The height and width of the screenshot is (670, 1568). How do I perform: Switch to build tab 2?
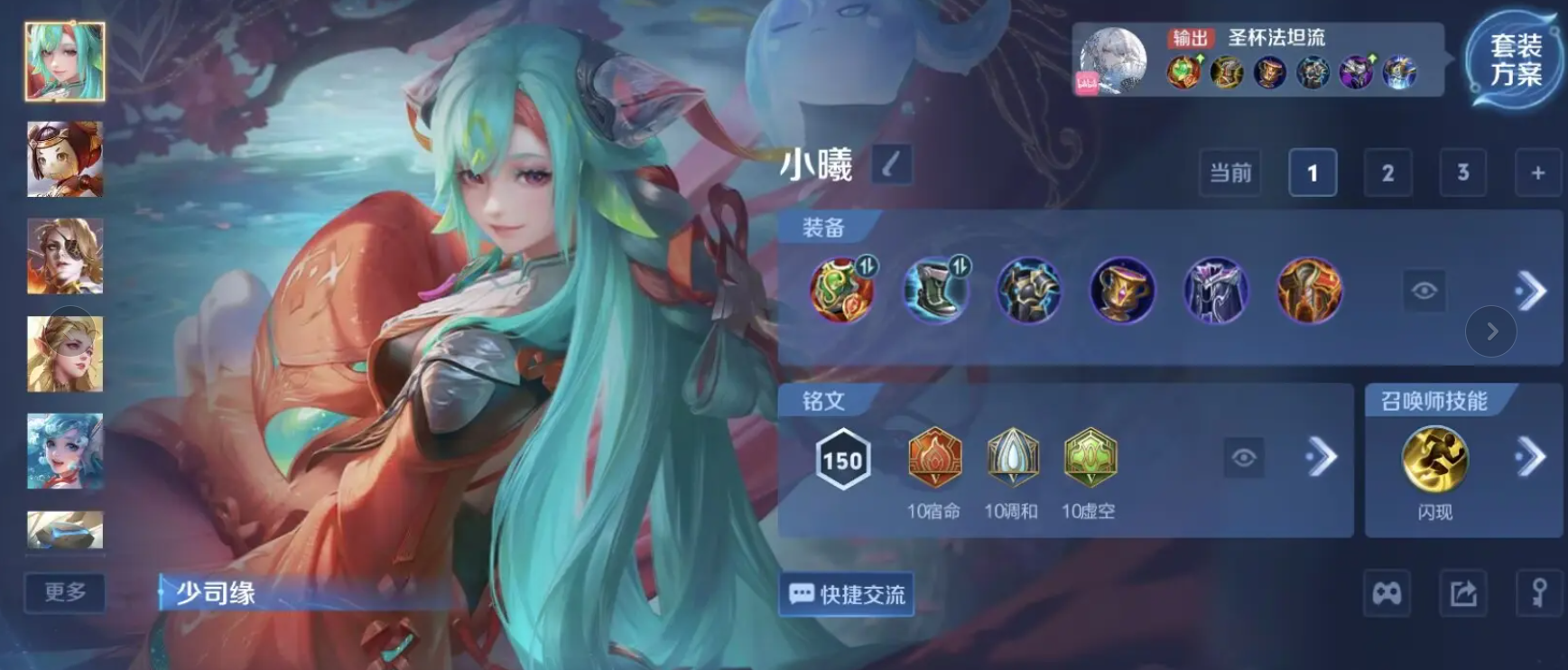pyautogui.click(x=1387, y=172)
